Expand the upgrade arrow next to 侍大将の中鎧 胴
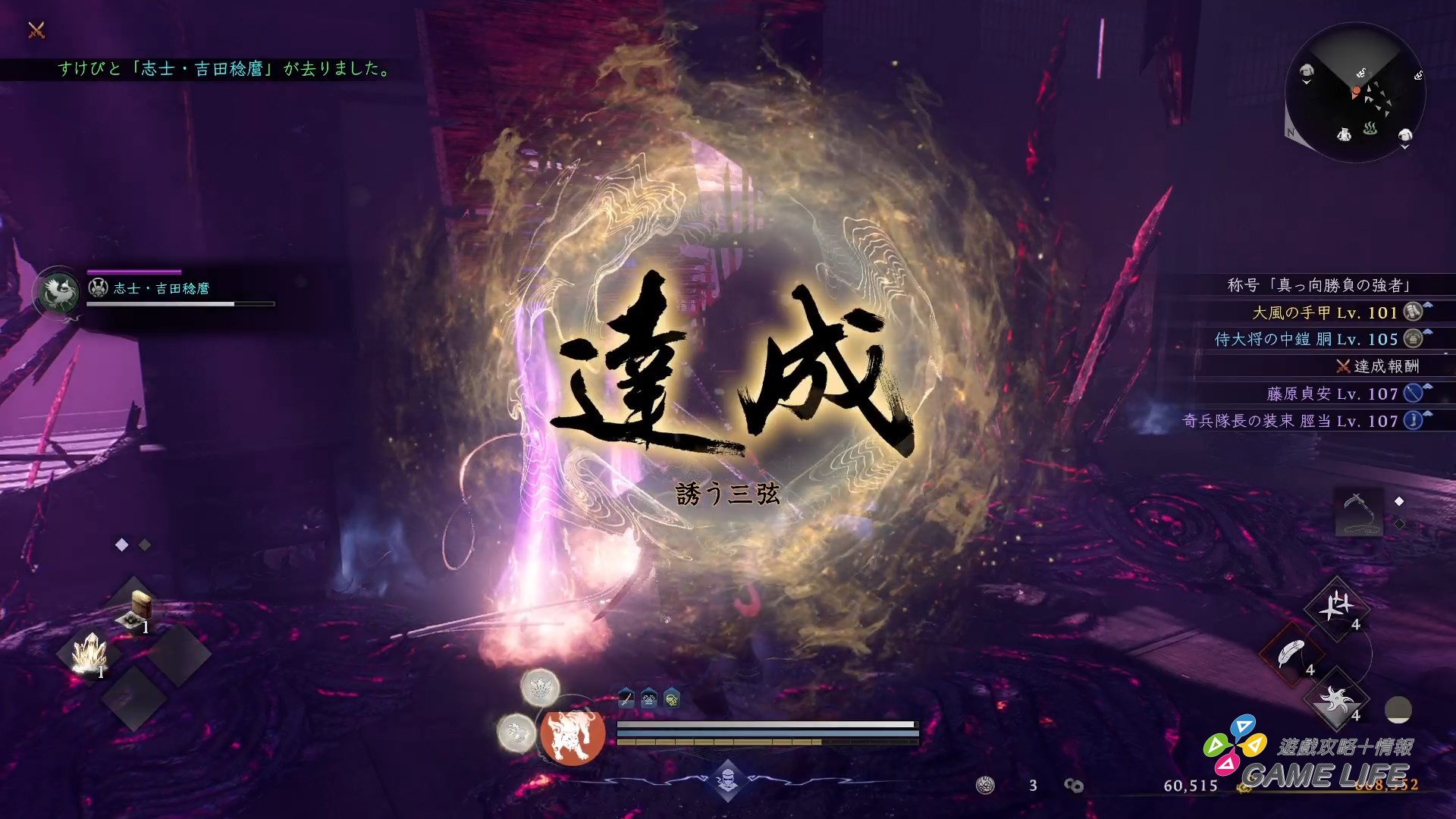Viewport: 1456px width, 819px height. [1428, 331]
